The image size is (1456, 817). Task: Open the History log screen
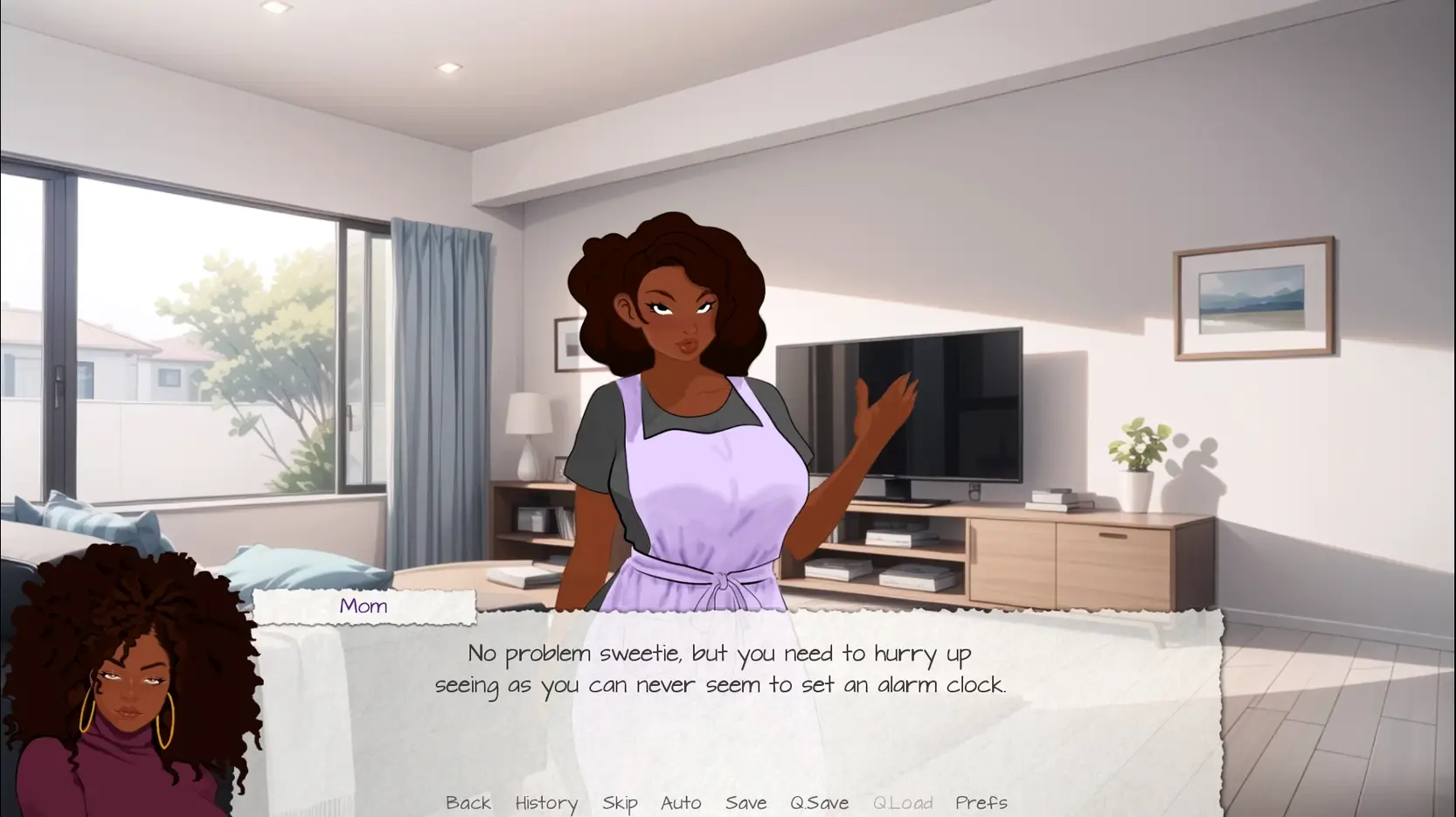[546, 803]
